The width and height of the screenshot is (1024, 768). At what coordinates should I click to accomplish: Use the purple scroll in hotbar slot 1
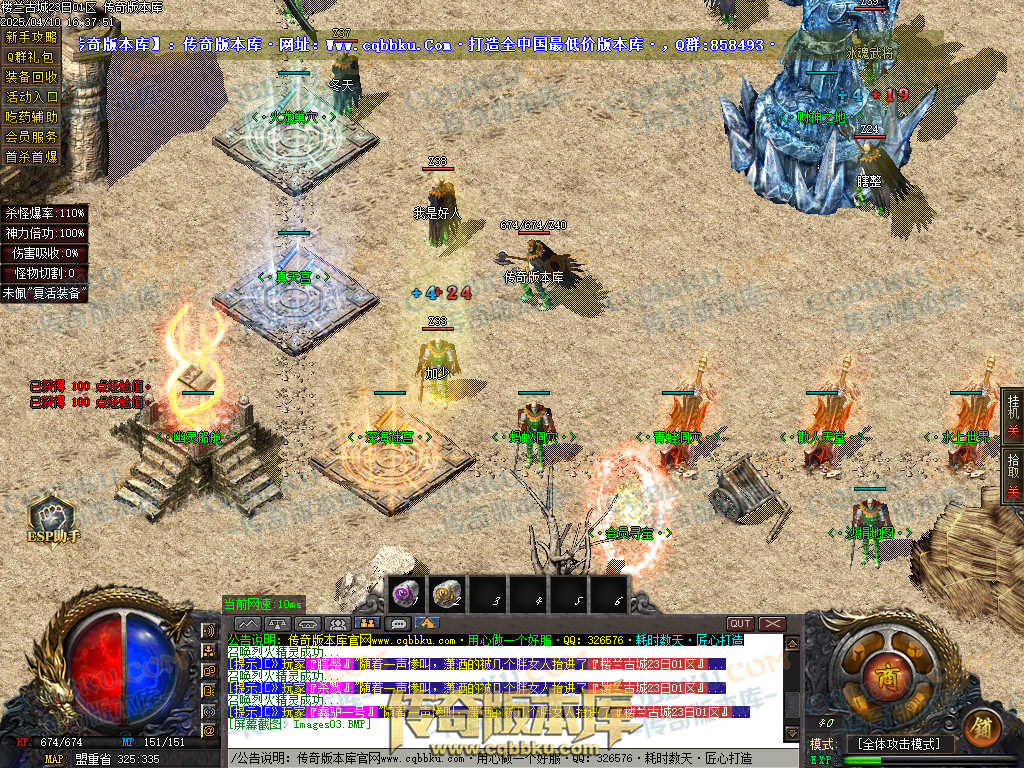pyautogui.click(x=406, y=594)
